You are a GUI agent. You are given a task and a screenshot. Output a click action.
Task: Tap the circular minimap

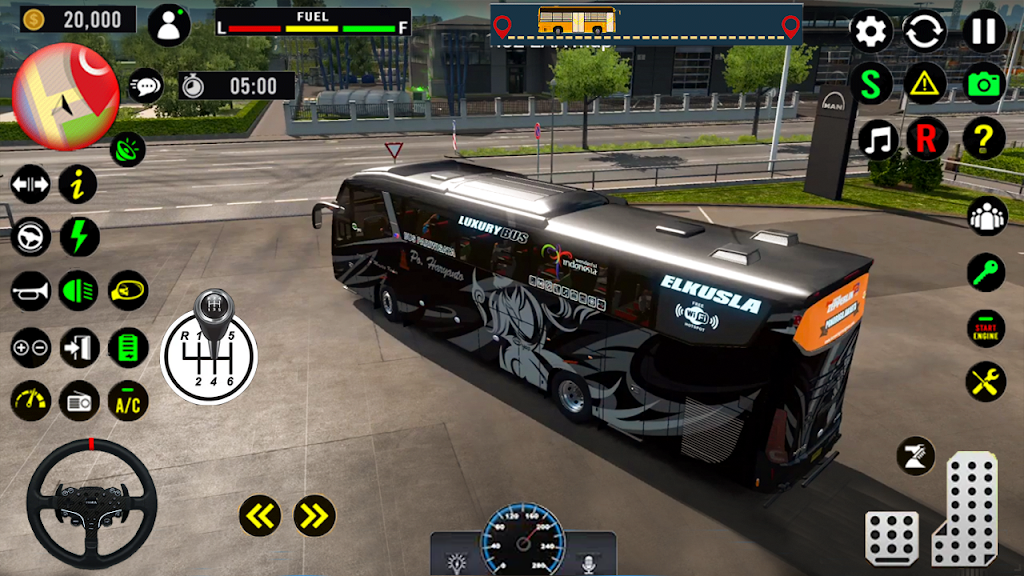coord(65,95)
